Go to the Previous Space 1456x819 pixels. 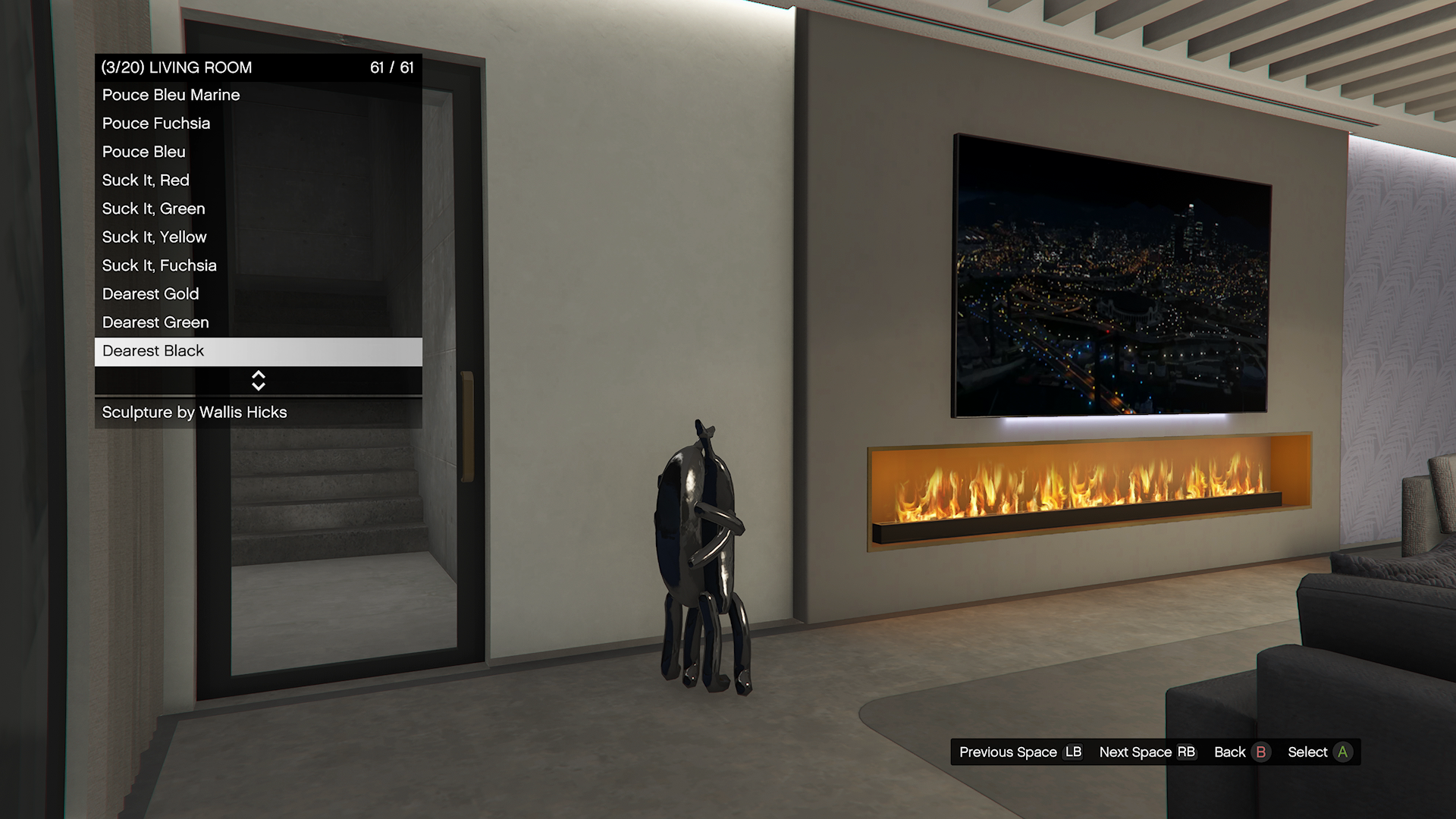point(1020,752)
